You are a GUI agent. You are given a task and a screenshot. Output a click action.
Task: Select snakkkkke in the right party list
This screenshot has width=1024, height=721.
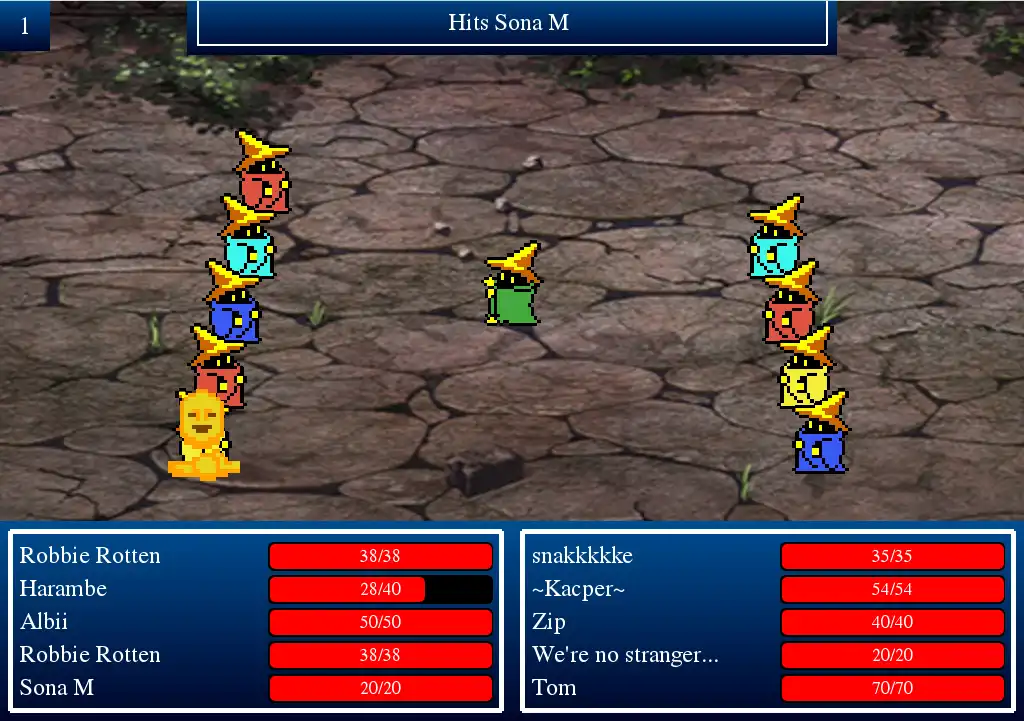(x=582, y=556)
